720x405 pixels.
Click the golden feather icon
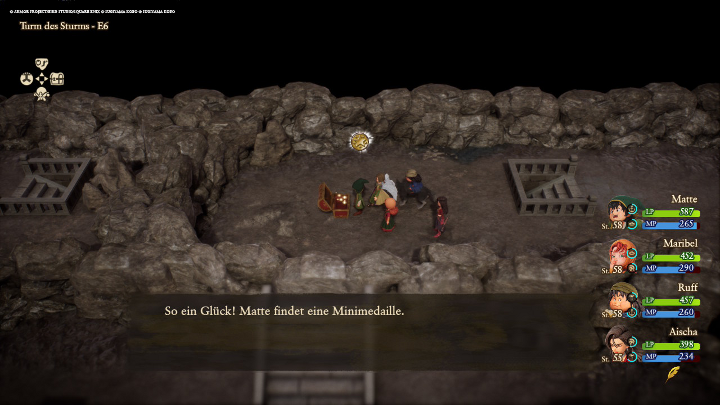coord(674,374)
